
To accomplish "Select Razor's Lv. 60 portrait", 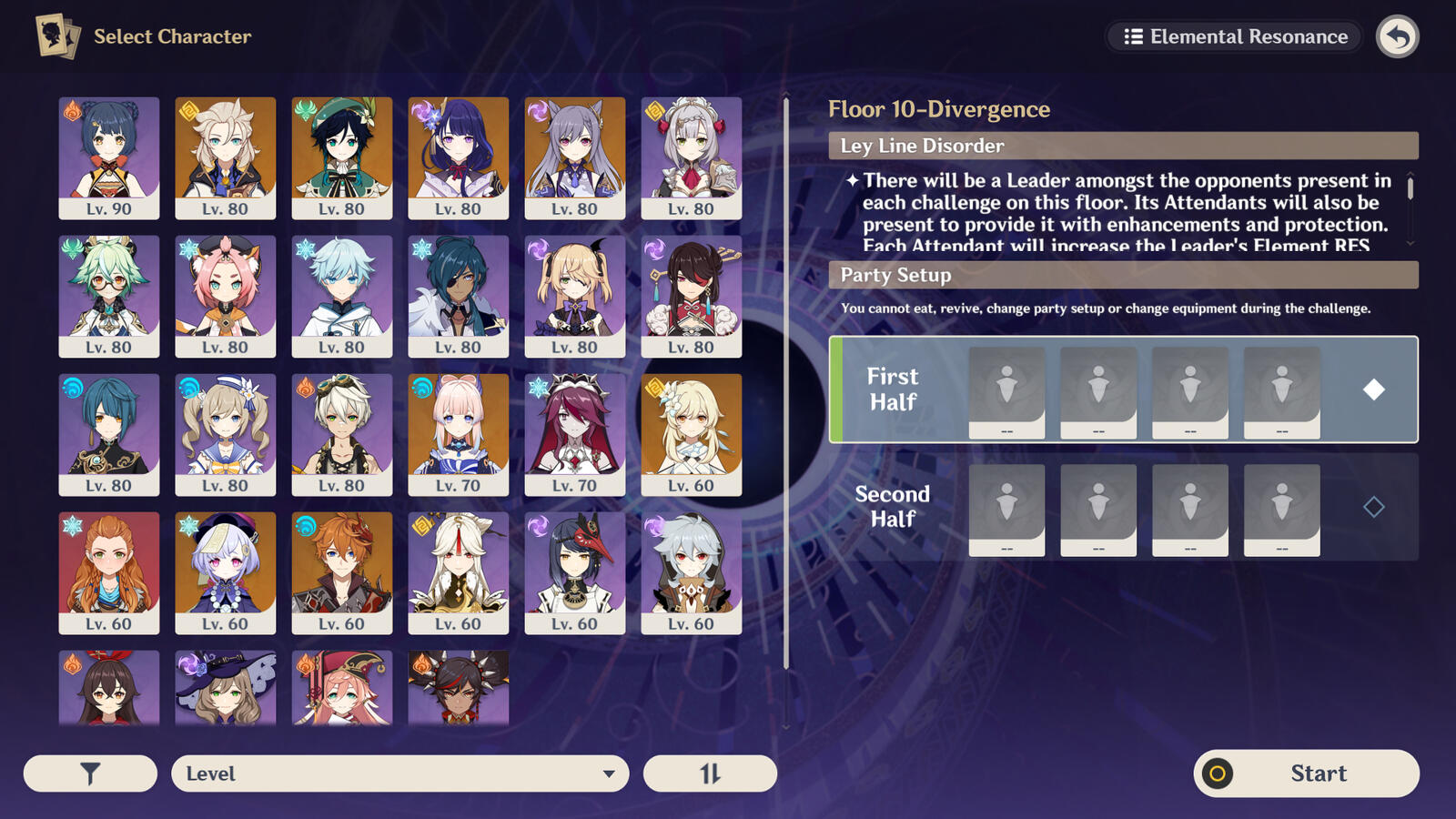I will pyautogui.click(x=691, y=571).
